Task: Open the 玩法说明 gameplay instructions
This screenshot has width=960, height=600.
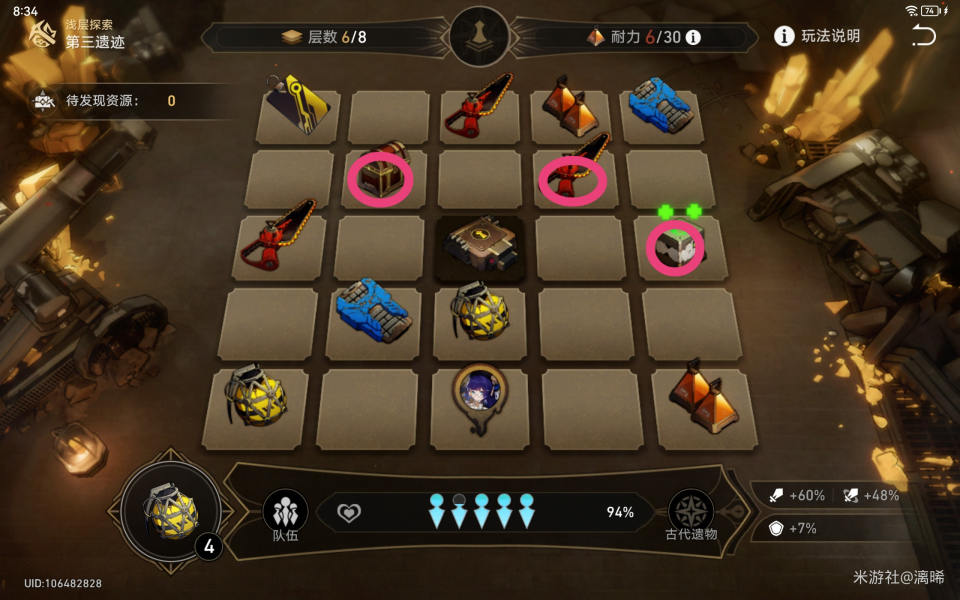Action: point(817,37)
